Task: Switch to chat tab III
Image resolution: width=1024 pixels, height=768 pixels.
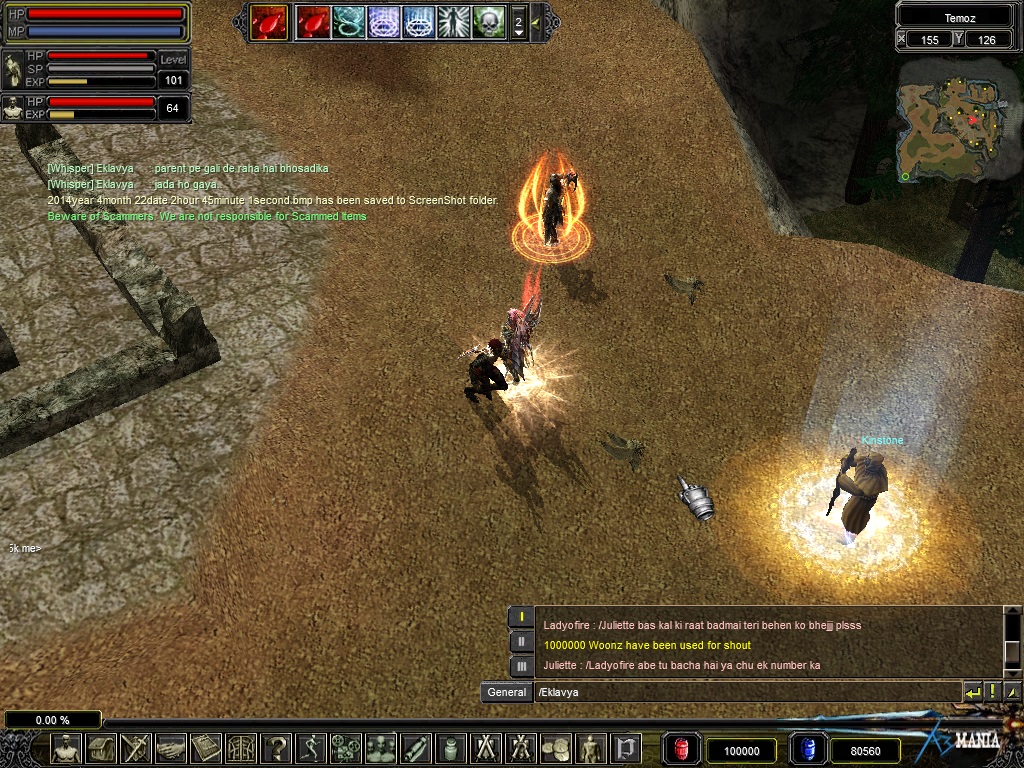Action: pyautogui.click(x=521, y=666)
